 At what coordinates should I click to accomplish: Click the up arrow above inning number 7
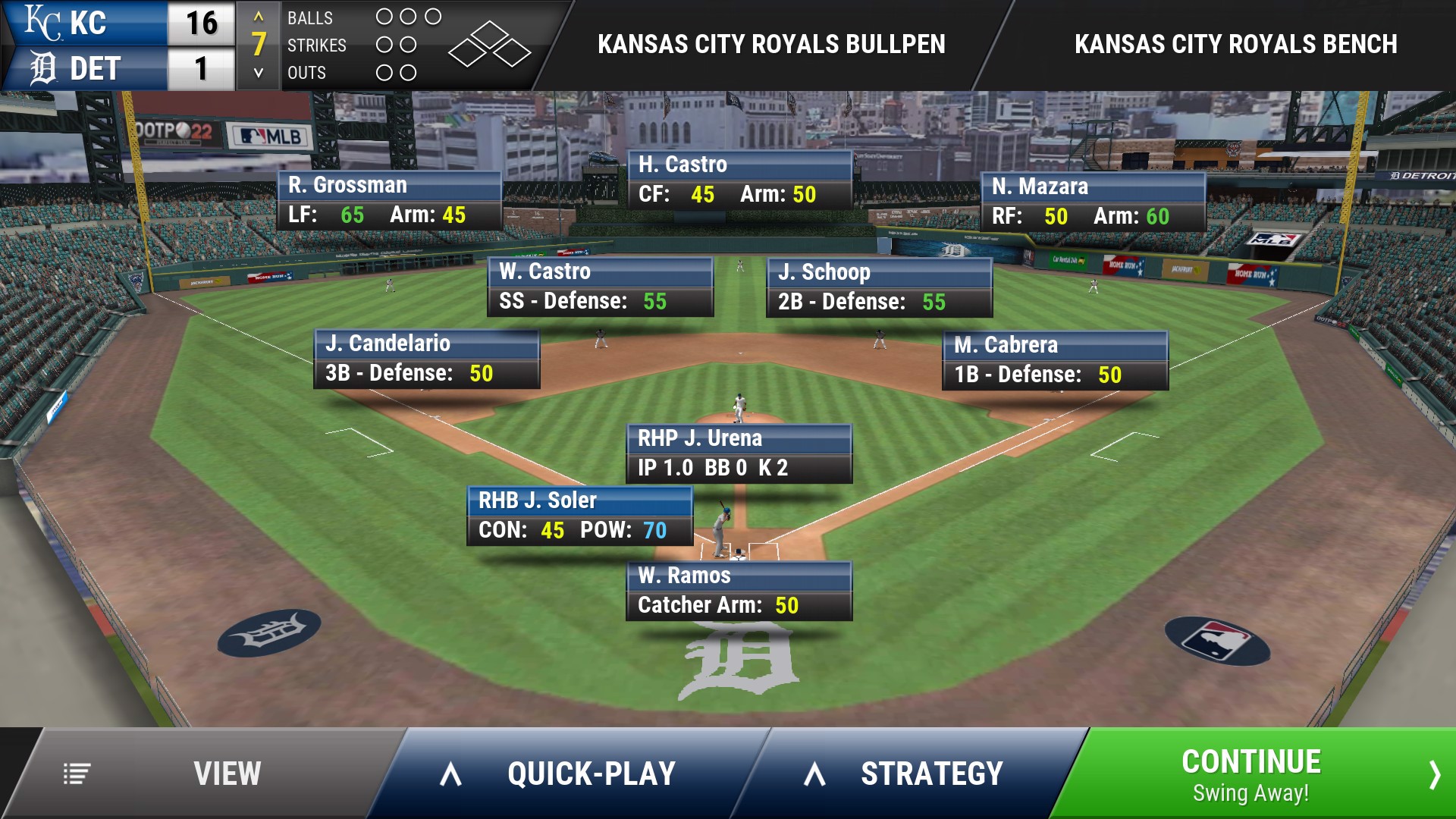tap(258, 17)
